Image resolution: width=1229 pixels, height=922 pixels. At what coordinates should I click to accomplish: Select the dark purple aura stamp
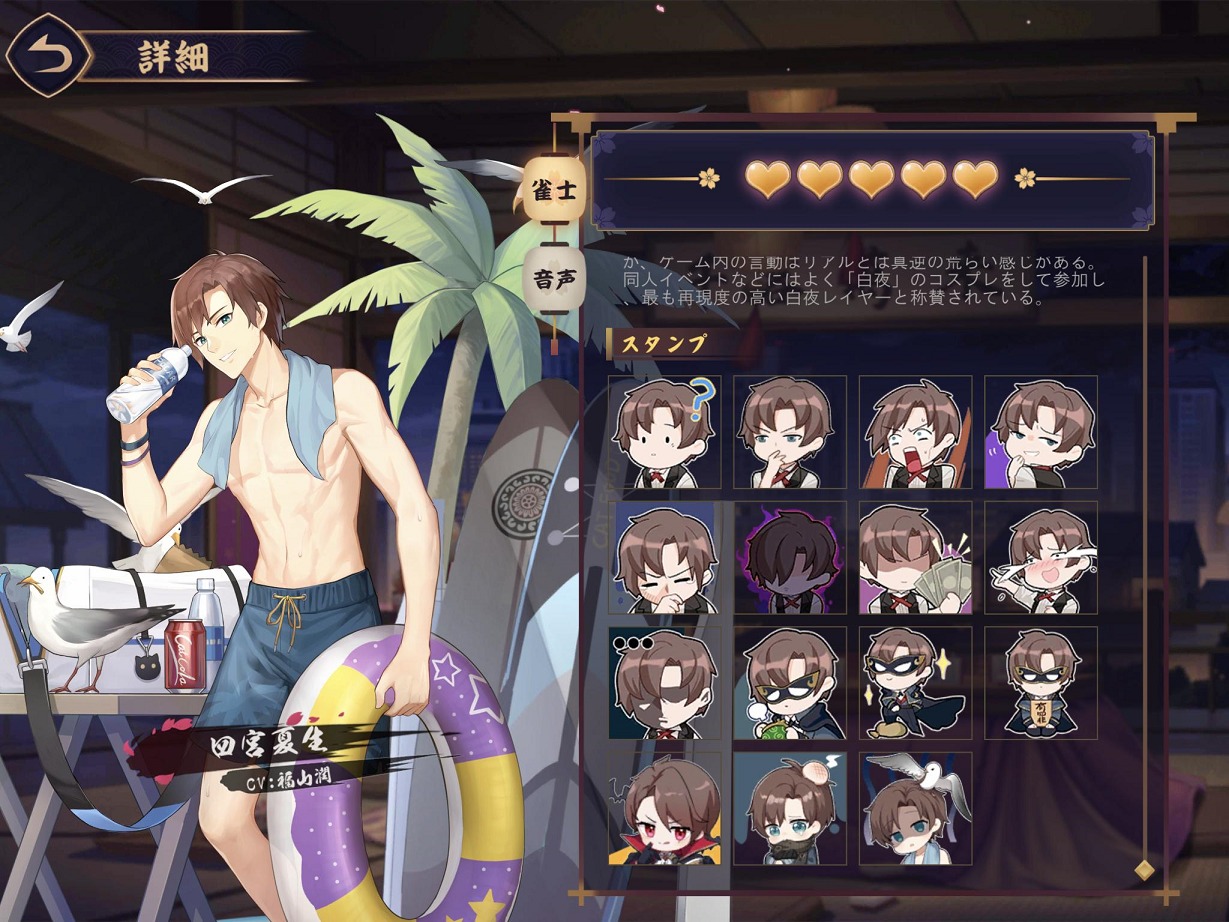click(x=790, y=558)
